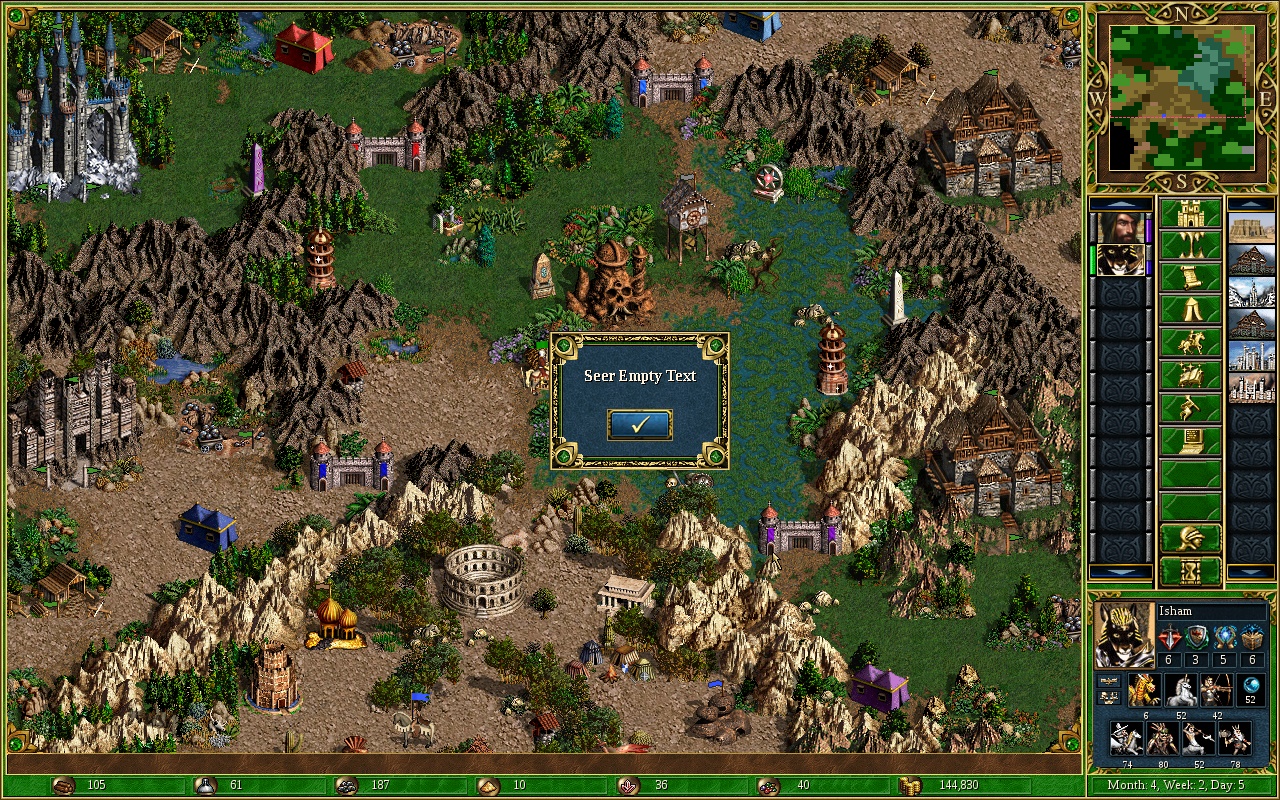Click Isham's large portrait in info panel
Viewport: 1280px width, 800px height.
click(x=1124, y=635)
